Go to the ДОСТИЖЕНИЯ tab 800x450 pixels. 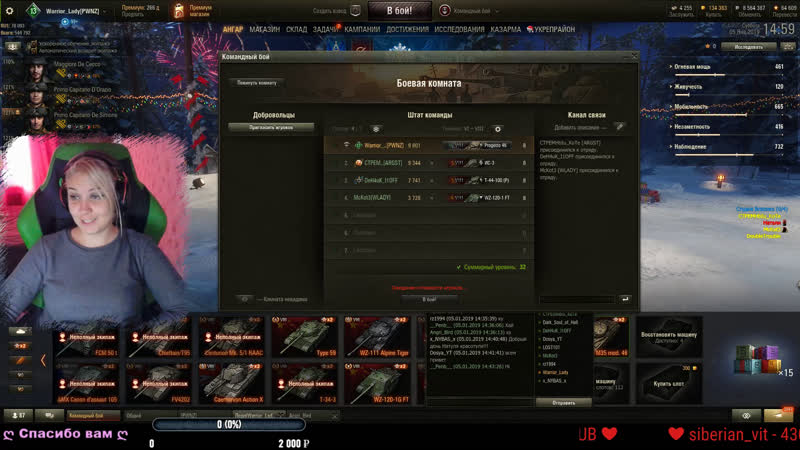(408, 30)
